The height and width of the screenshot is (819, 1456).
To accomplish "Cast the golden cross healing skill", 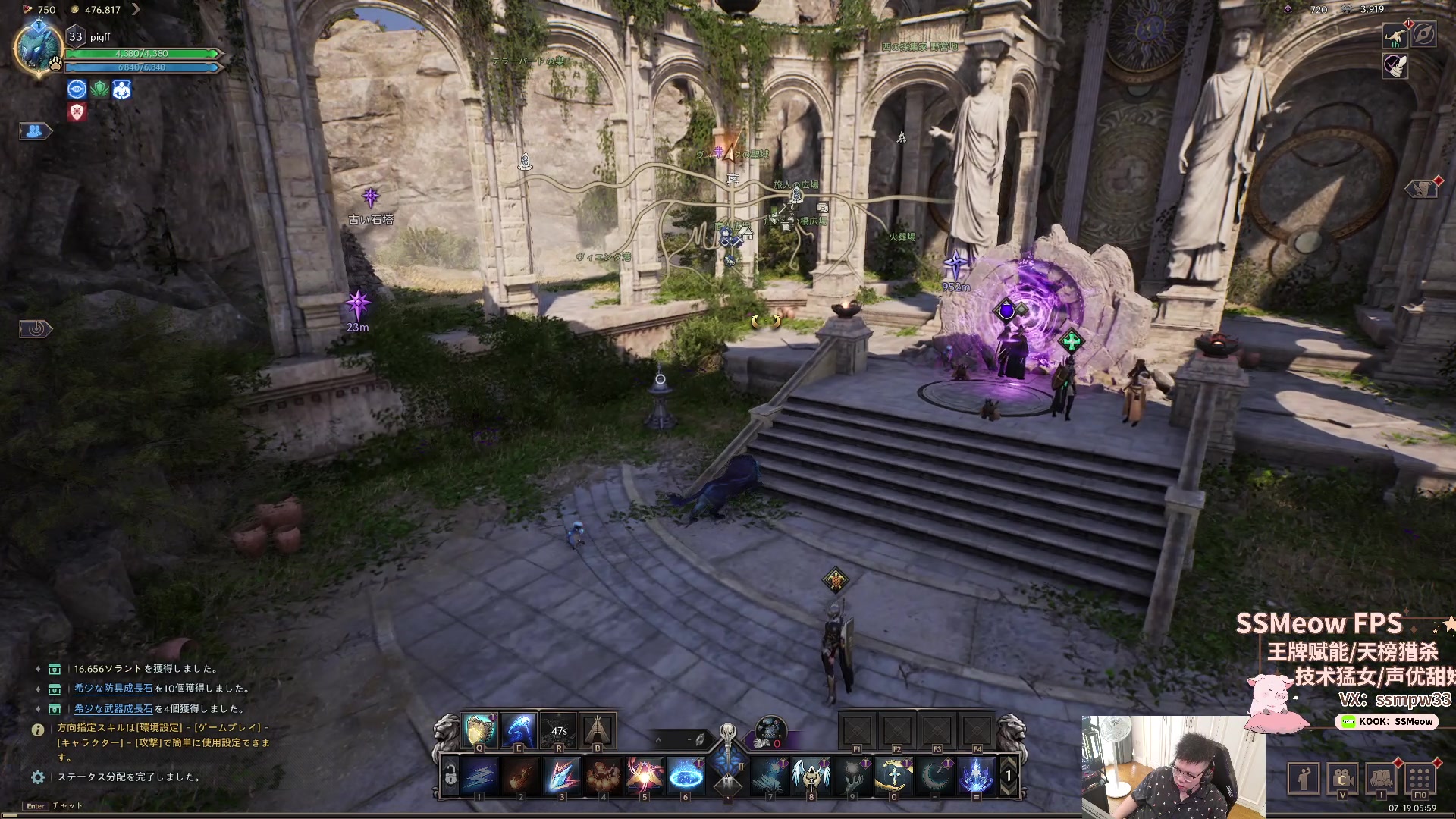I will [x=893, y=775].
